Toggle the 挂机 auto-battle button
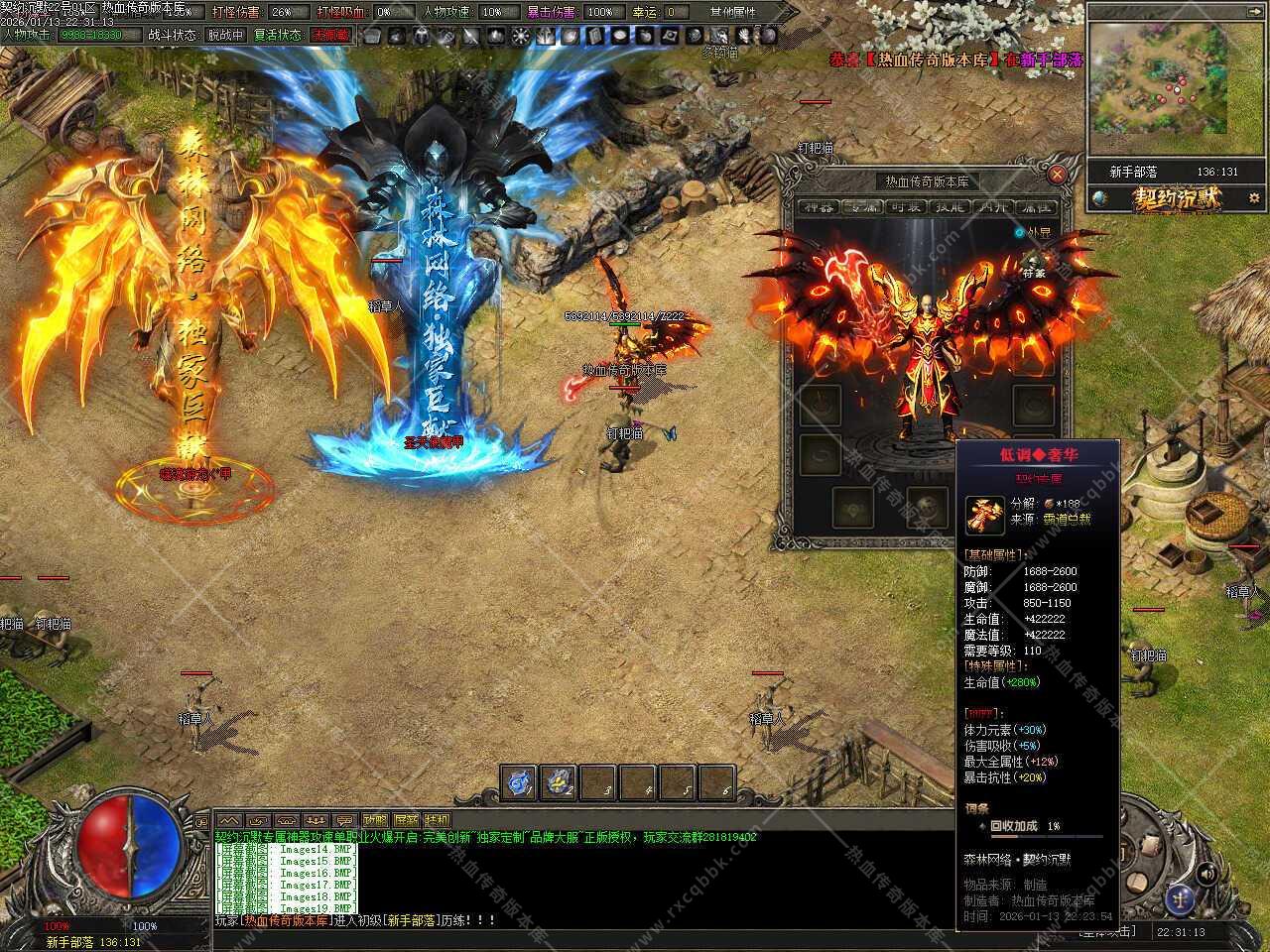Viewport: 1270px width, 952px height. pos(437,821)
